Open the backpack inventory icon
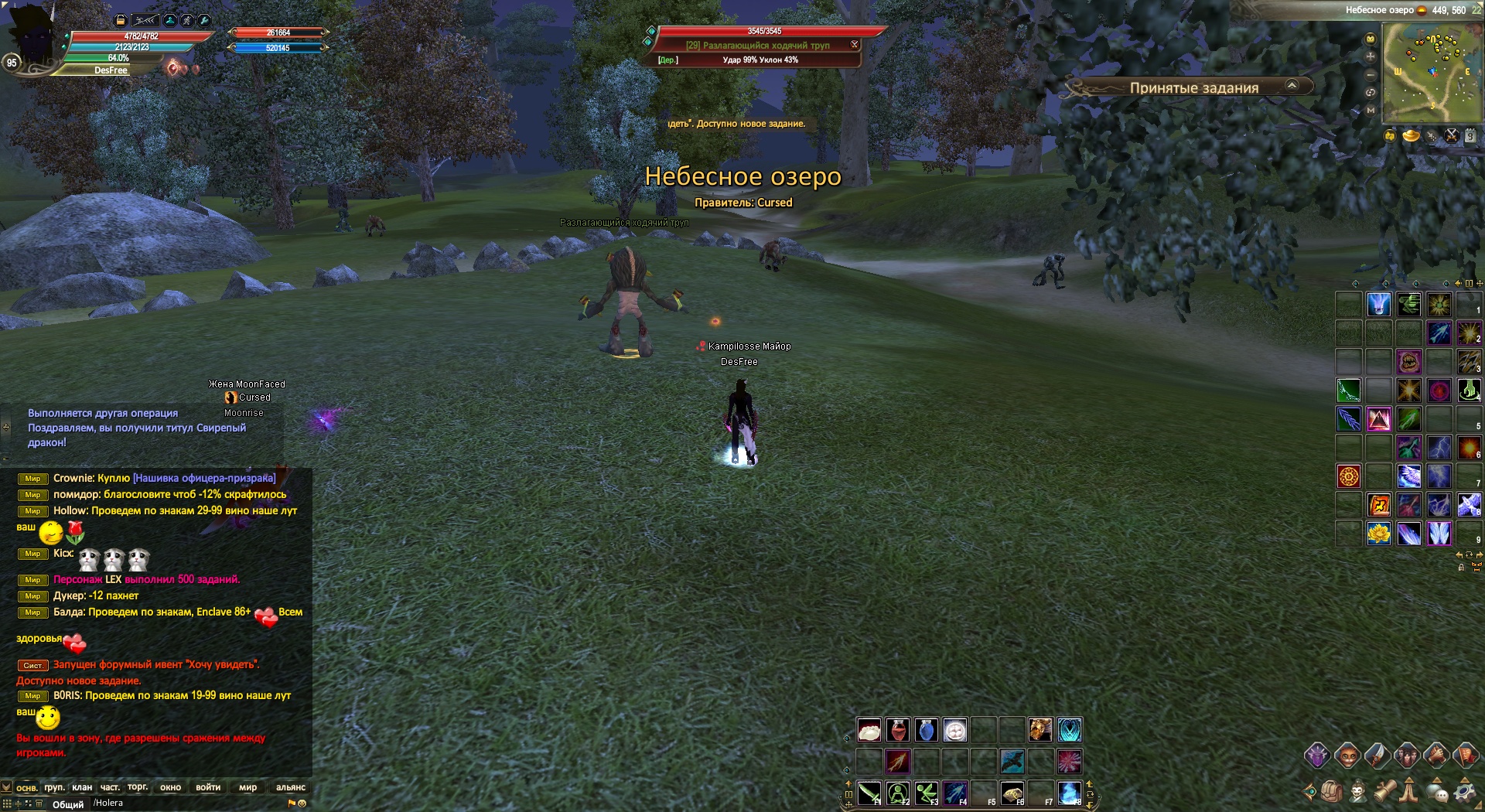Screen dimensions: 1485x812 [x=1332, y=792]
